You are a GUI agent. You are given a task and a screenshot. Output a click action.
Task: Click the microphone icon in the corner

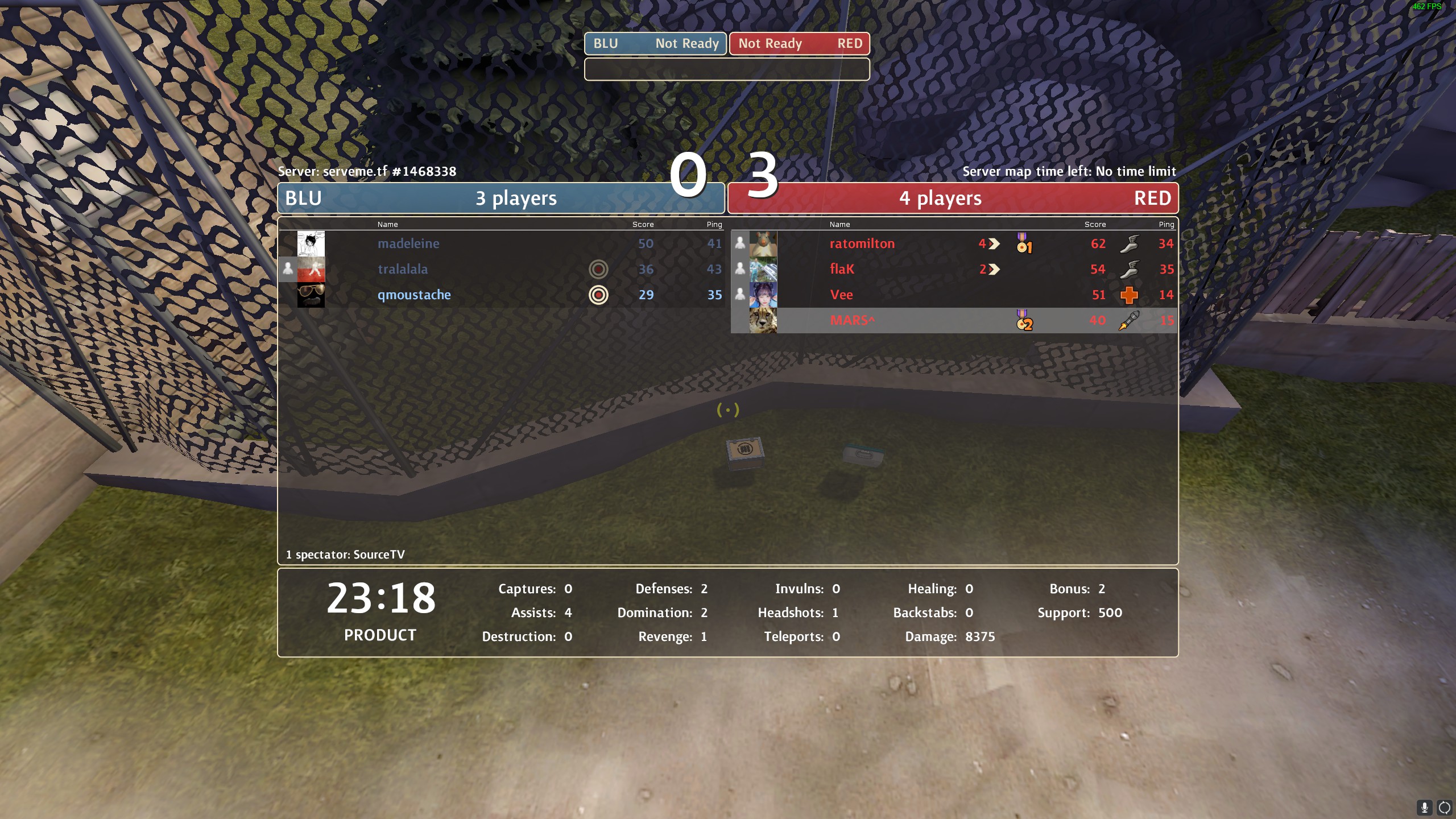(x=1425, y=807)
